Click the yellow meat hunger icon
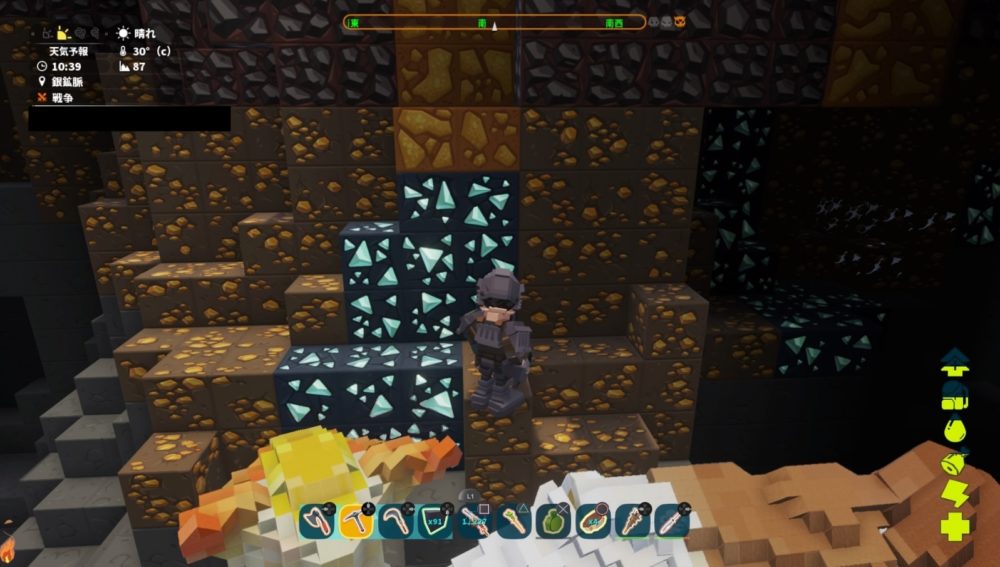The height and width of the screenshot is (567, 1000). click(x=955, y=463)
